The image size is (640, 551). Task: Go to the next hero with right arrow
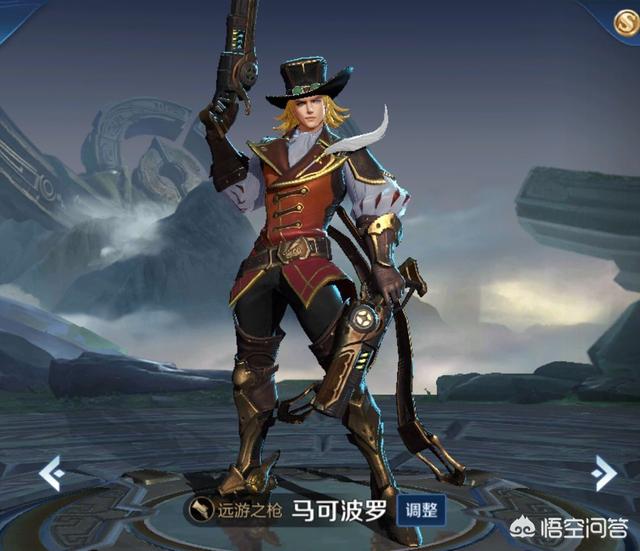click(603, 471)
